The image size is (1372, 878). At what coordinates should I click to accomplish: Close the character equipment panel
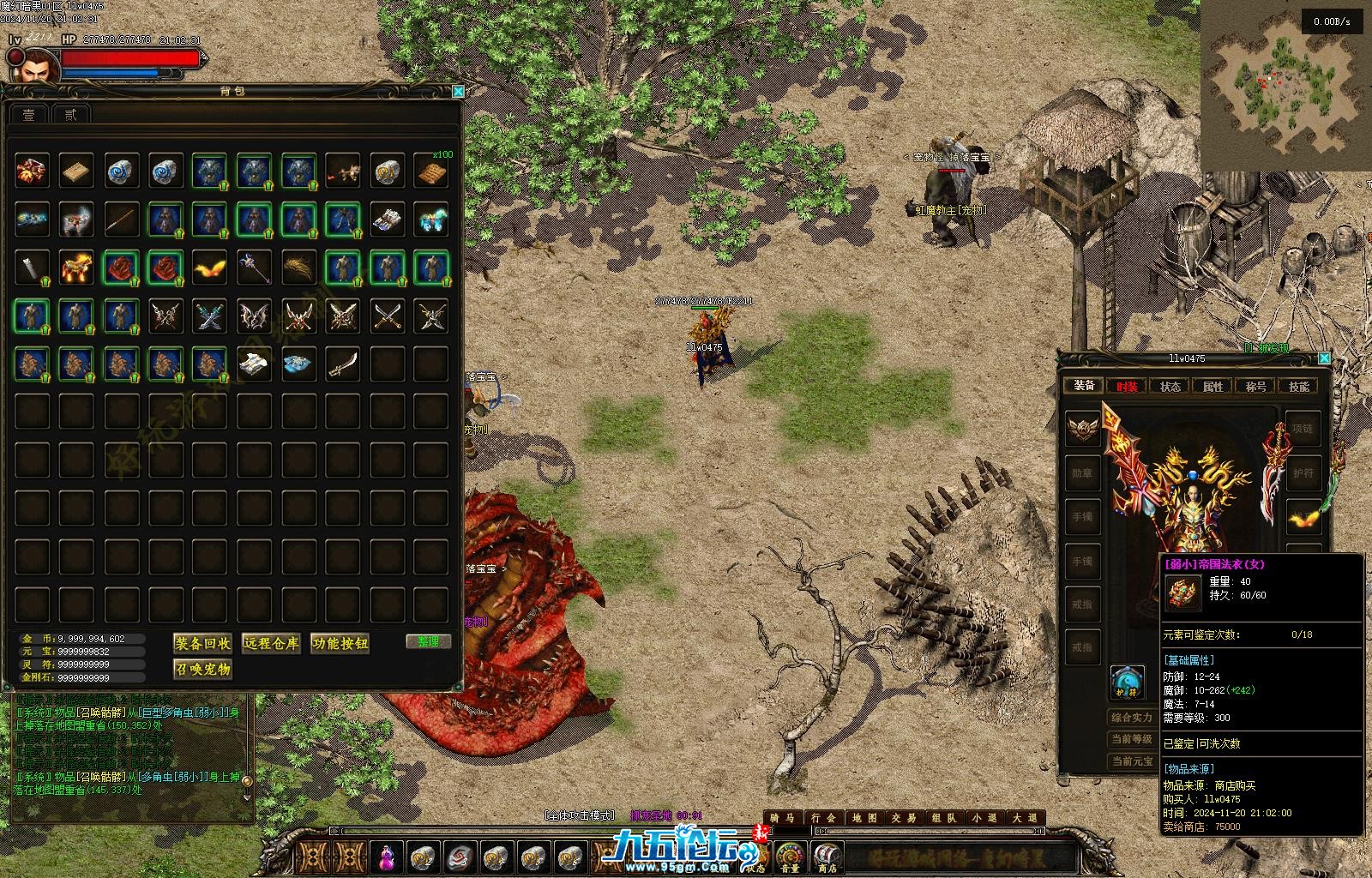pyautogui.click(x=1324, y=358)
